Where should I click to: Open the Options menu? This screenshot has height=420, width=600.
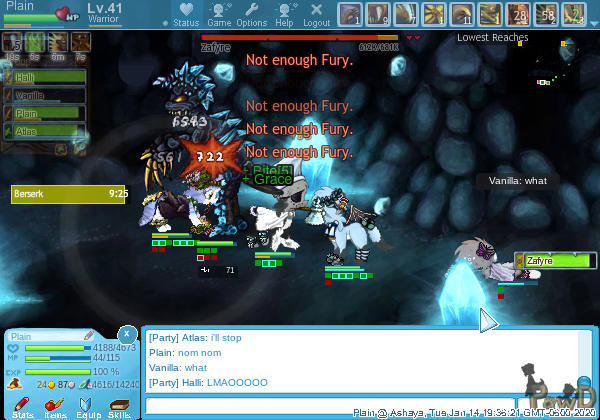[251, 14]
